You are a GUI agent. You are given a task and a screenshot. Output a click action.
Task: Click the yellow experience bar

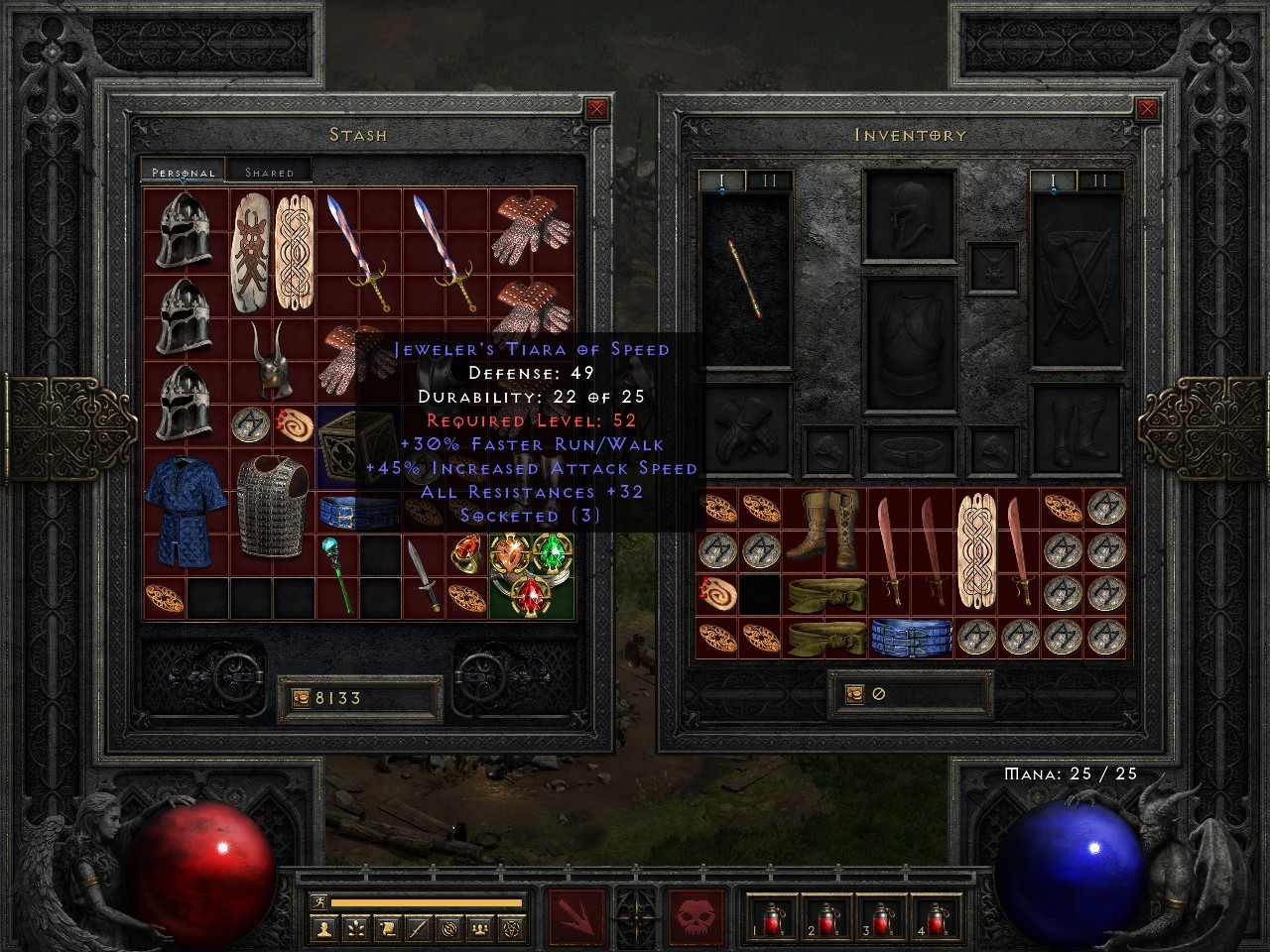[427, 904]
